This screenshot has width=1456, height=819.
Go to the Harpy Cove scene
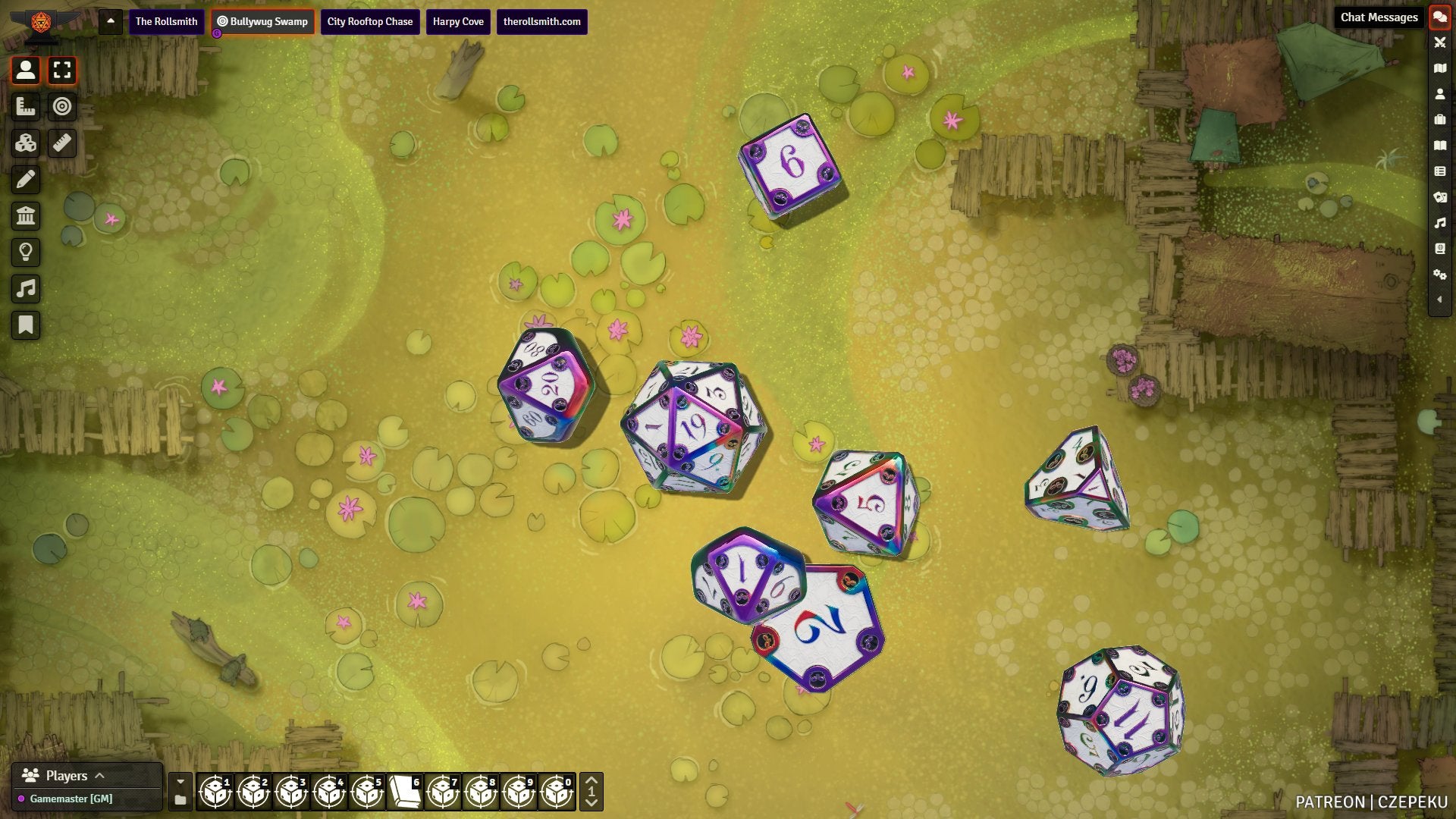pos(458,22)
